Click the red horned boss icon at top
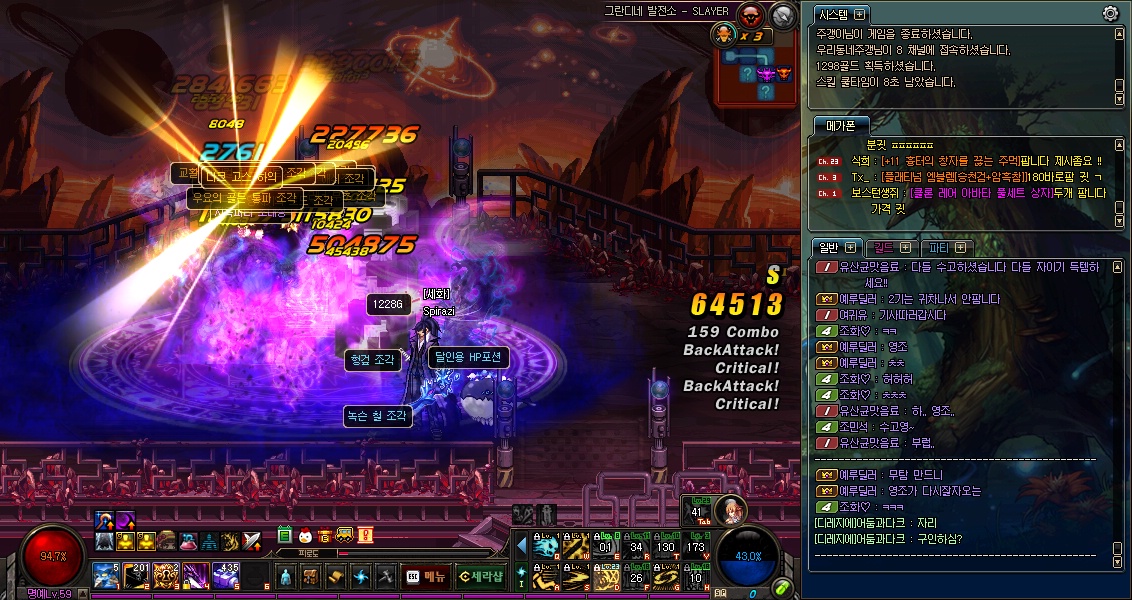 [x=750, y=14]
